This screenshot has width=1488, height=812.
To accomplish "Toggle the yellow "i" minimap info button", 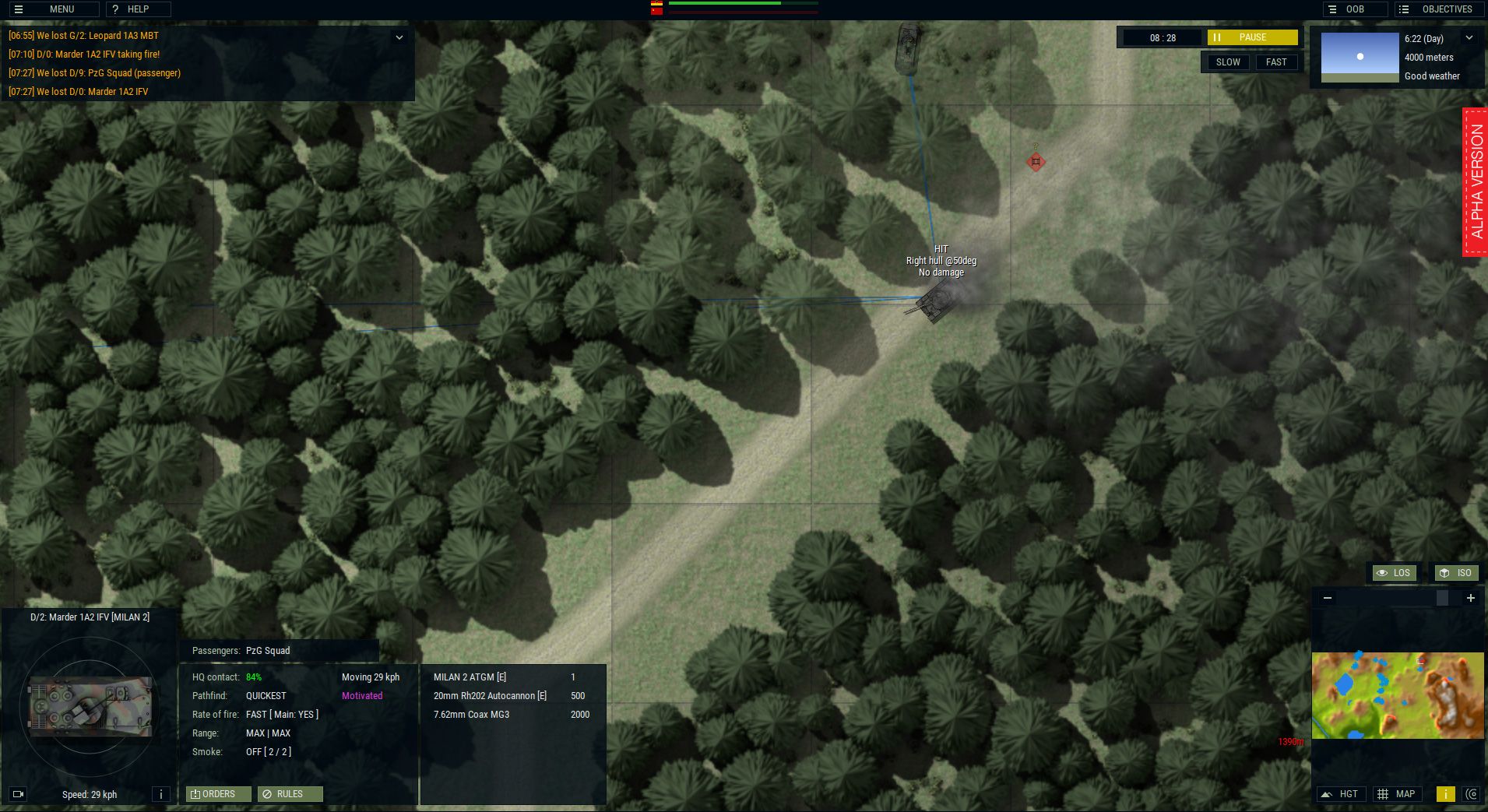I will [1447, 794].
